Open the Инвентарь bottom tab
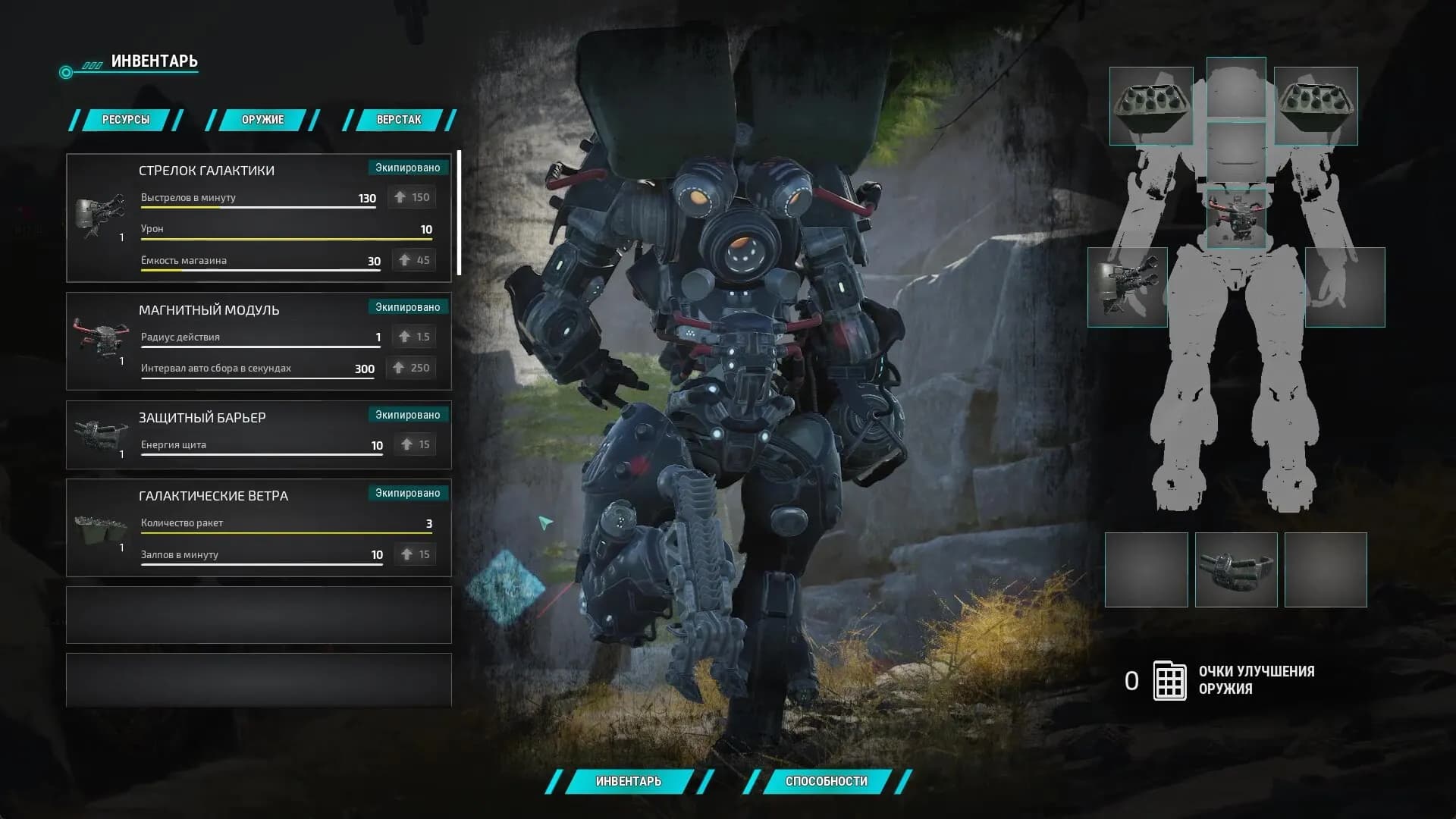The image size is (1456, 819). click(x=629, y=781)
